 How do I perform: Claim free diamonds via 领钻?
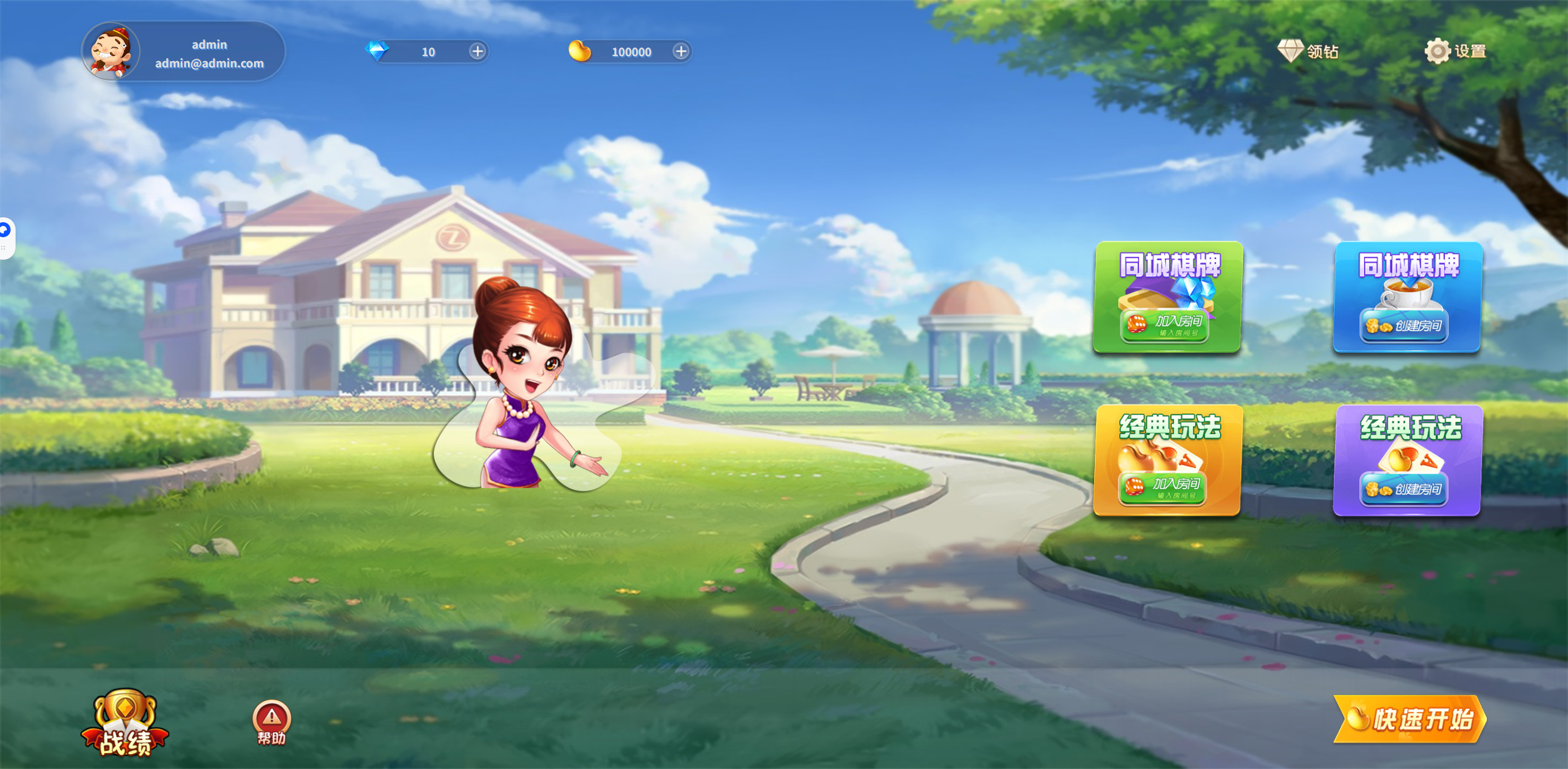(x=1308, y=51)
